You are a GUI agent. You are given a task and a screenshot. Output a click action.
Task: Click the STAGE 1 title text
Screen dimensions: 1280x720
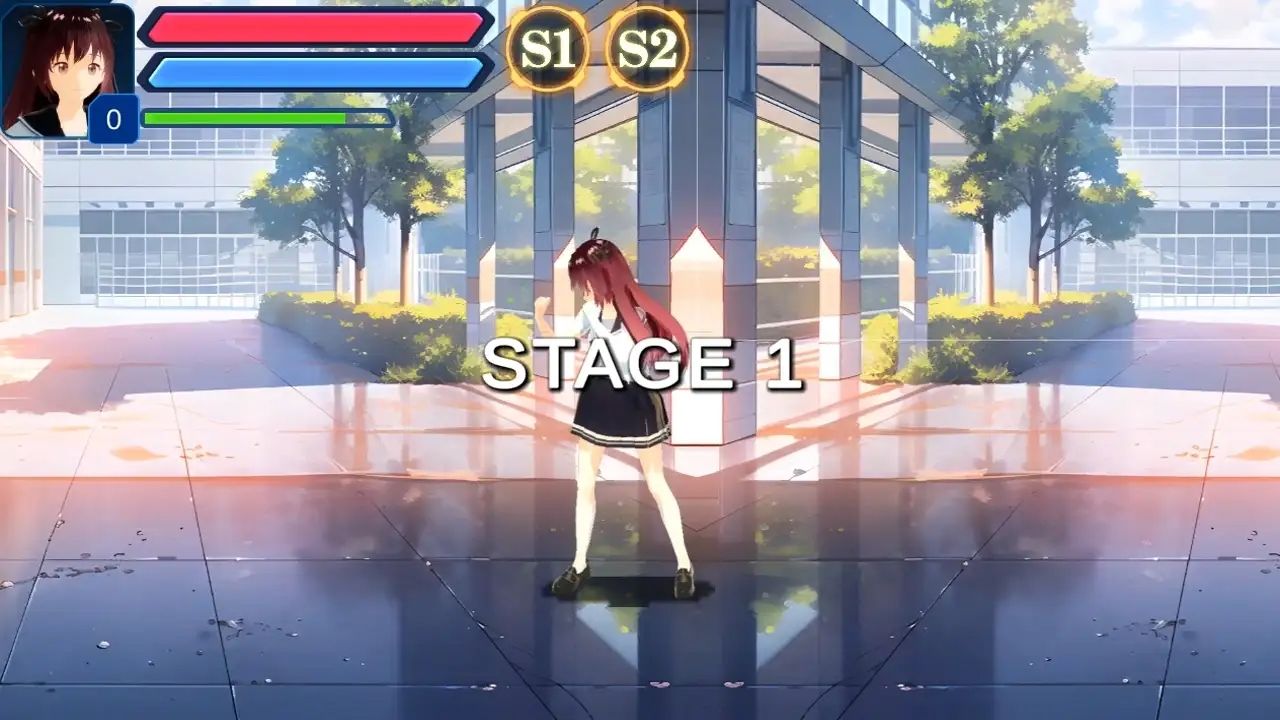click(x=645, y=365)
